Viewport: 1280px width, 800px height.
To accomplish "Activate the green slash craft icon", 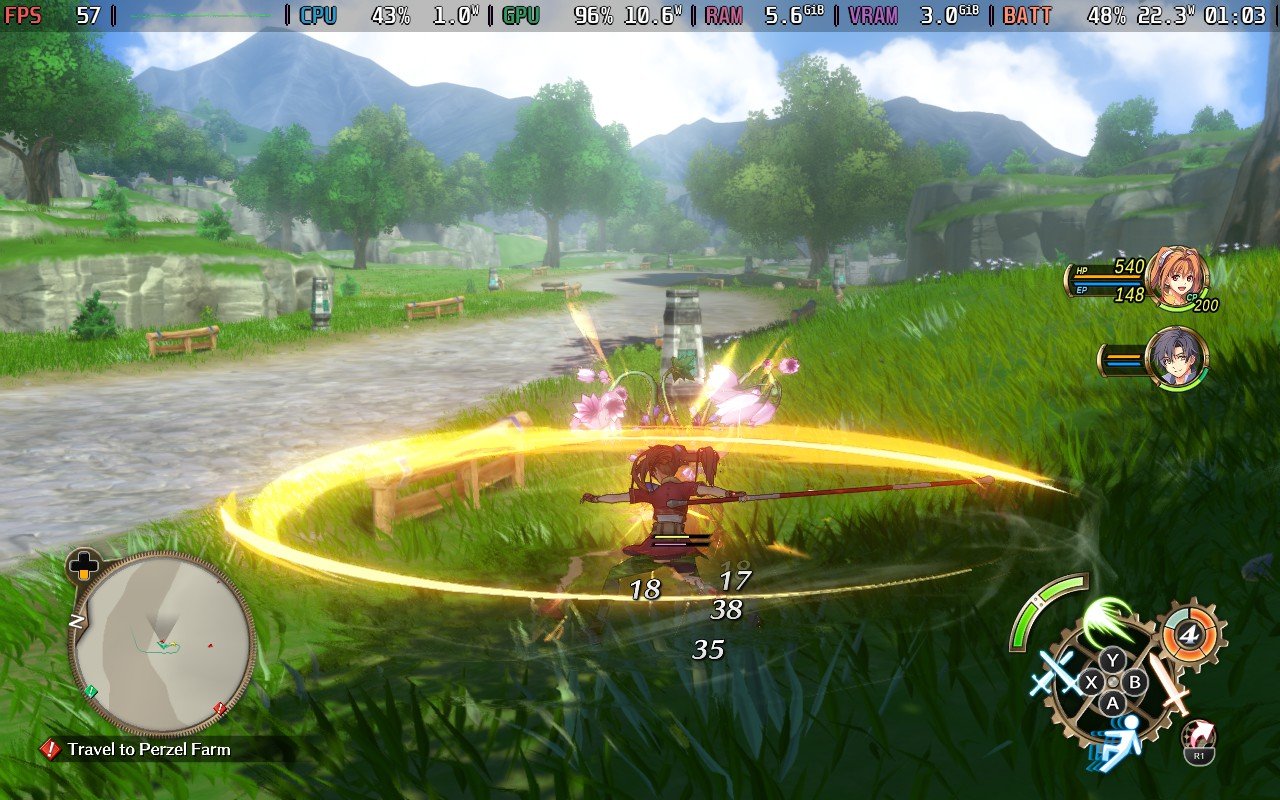I will 1105,620.
